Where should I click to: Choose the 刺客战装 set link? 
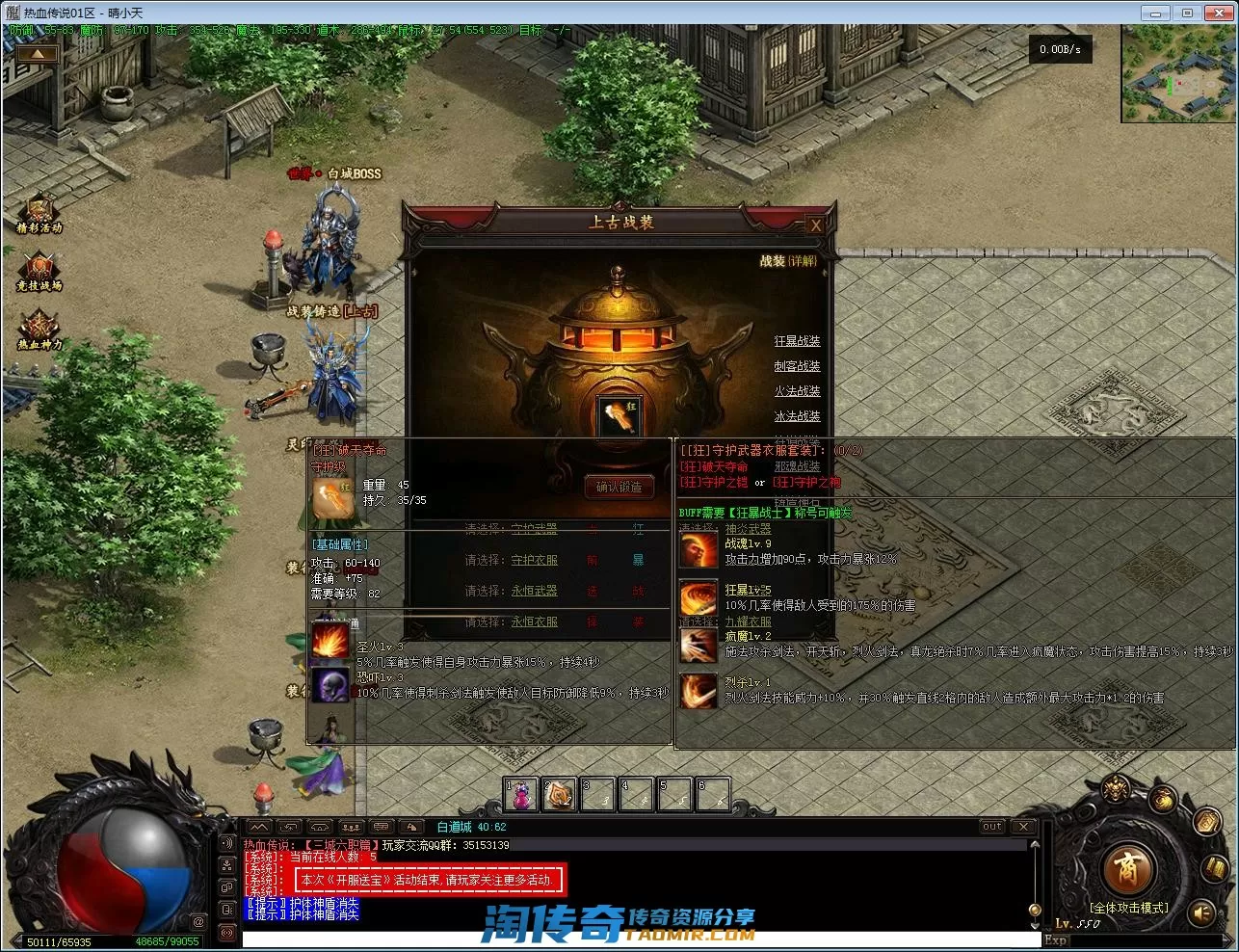tap(797, 366)
